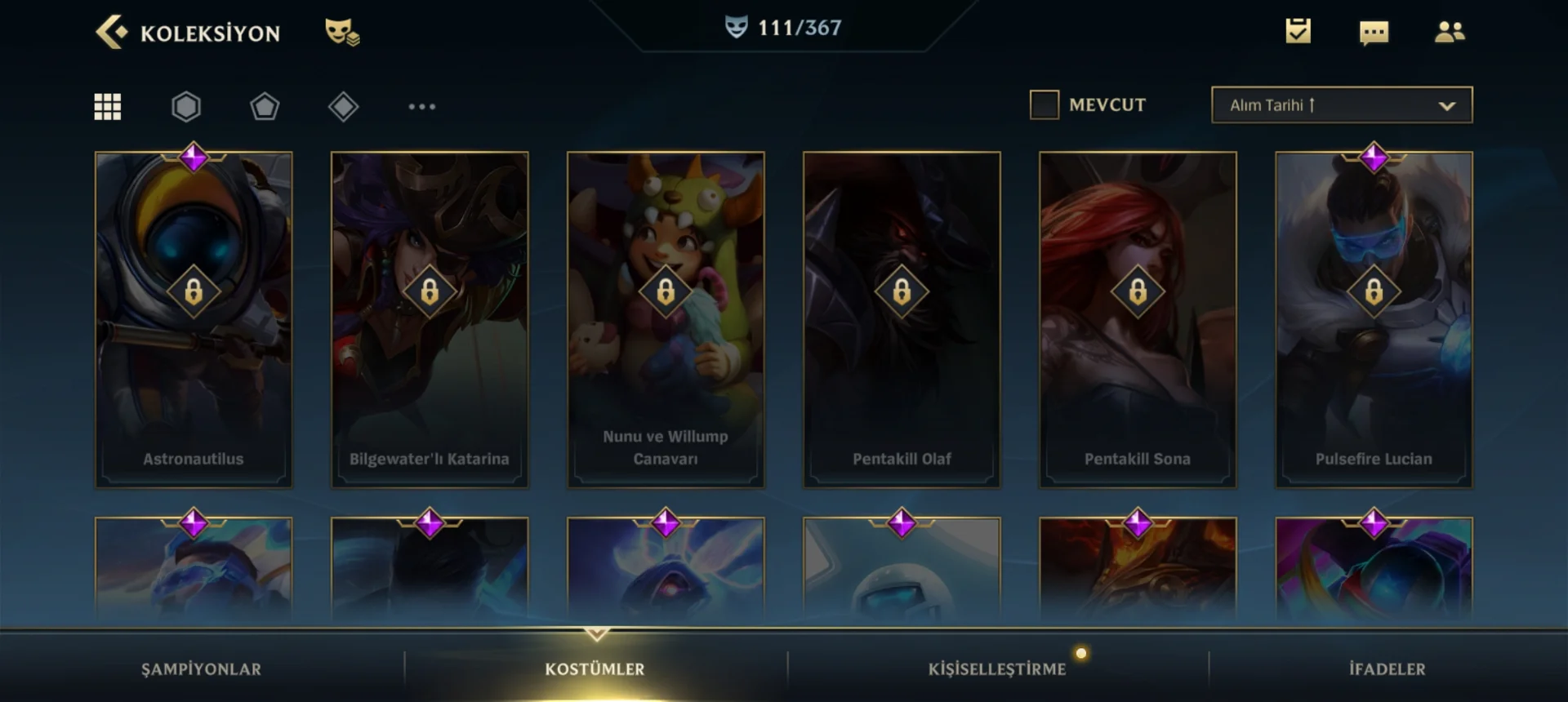This screenshot has width=1568, height=702.
Task: Go back from Koleksiyon screen
Action: coord(112,33)
